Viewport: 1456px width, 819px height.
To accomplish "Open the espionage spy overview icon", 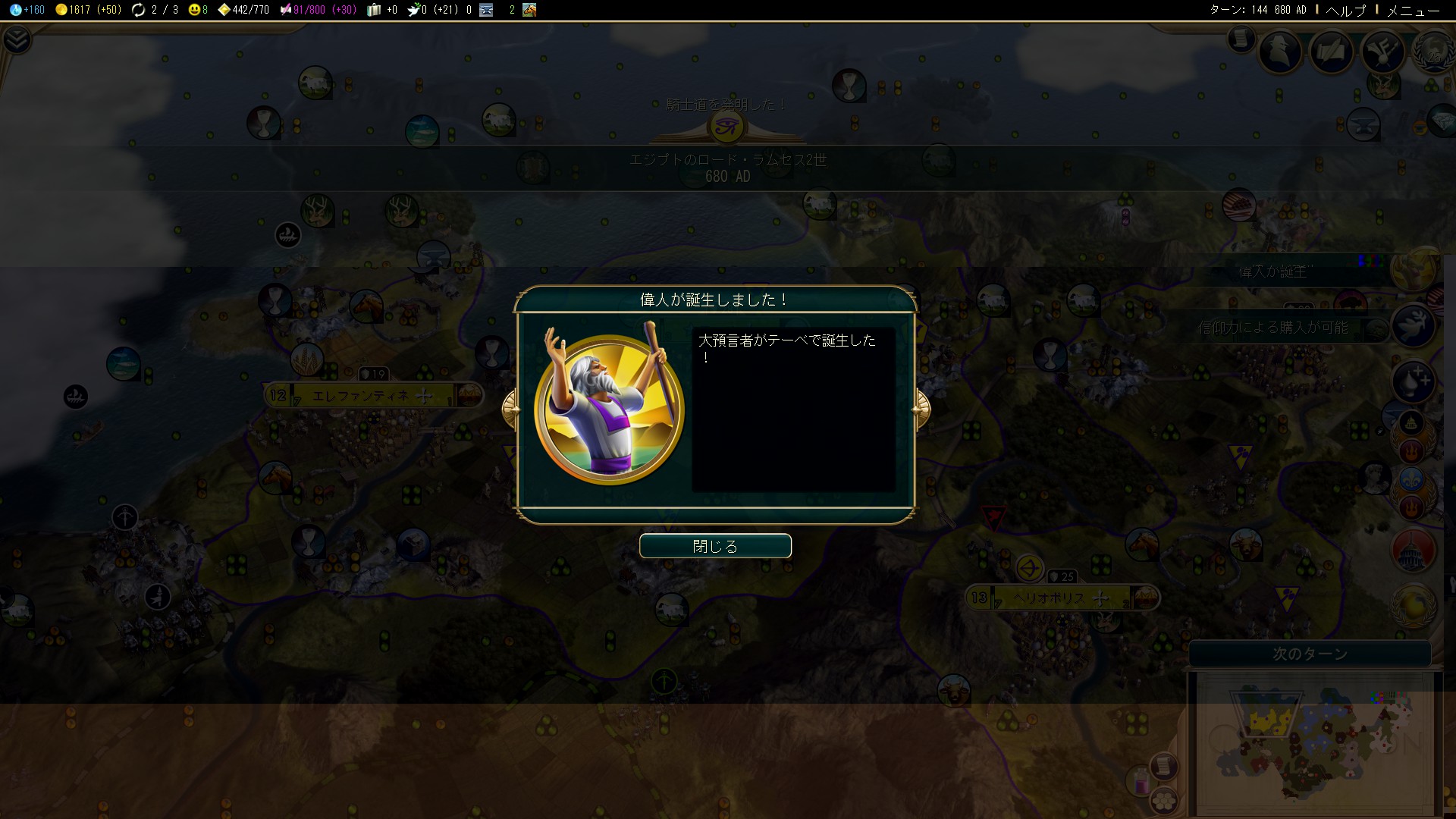I will pos(1281,51).
